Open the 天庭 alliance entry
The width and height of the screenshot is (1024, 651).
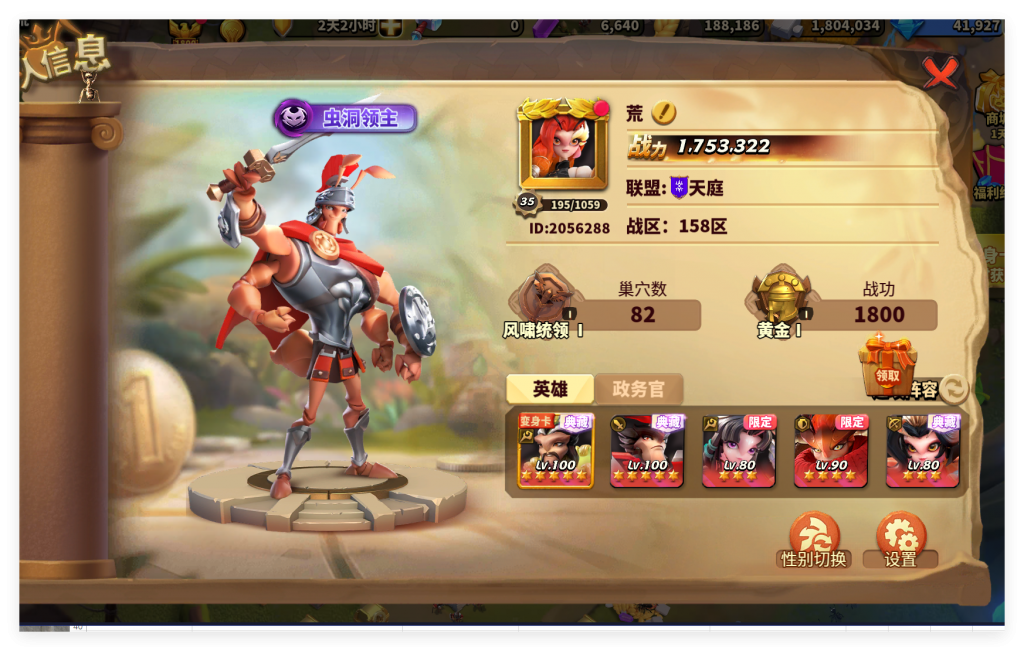coord(697,187)
